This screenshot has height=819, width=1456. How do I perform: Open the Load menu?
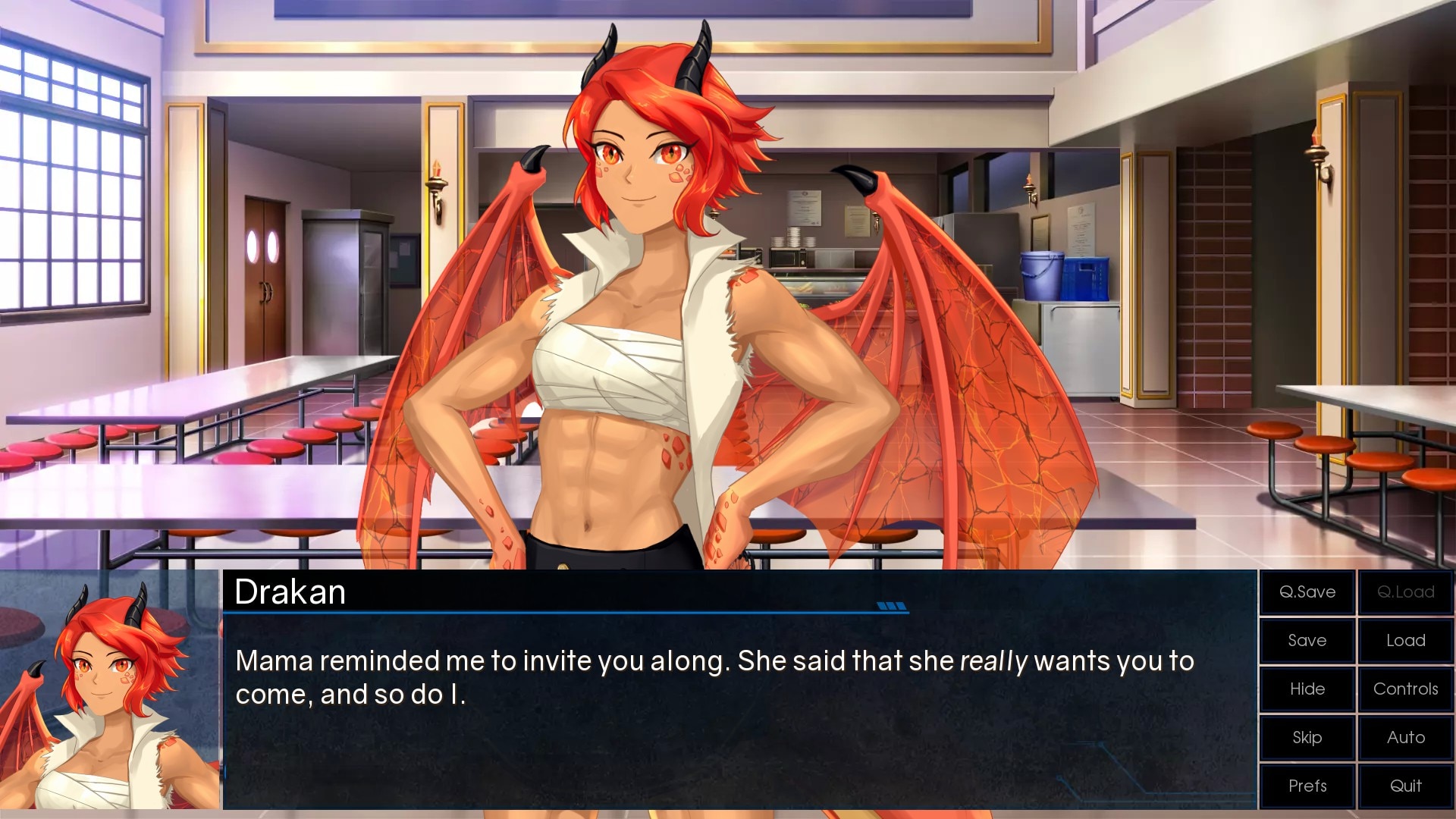click(x=1405, y=641)
